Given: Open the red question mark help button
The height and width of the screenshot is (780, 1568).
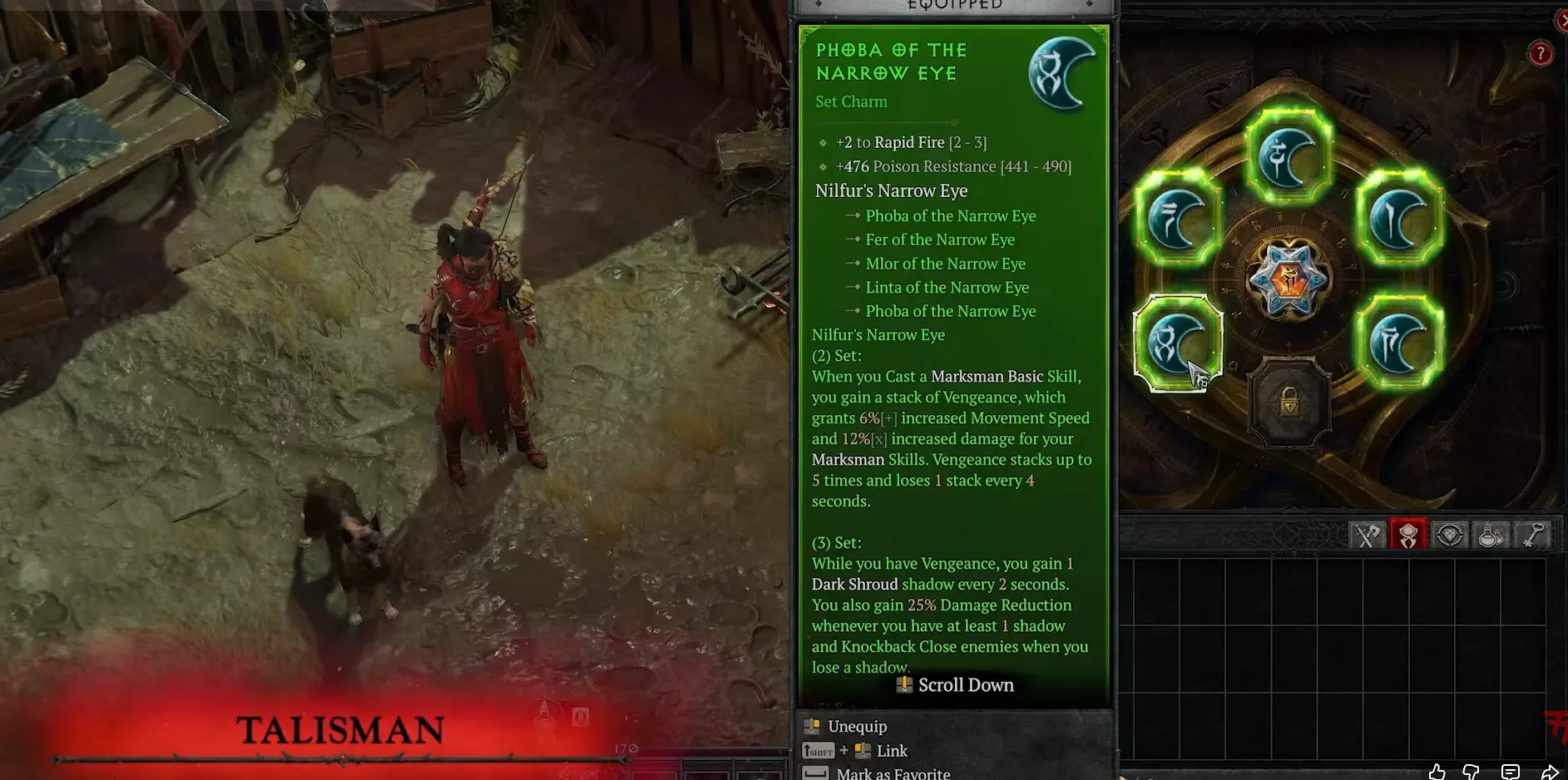Looking at the screenshot, I should [1540, 54].
